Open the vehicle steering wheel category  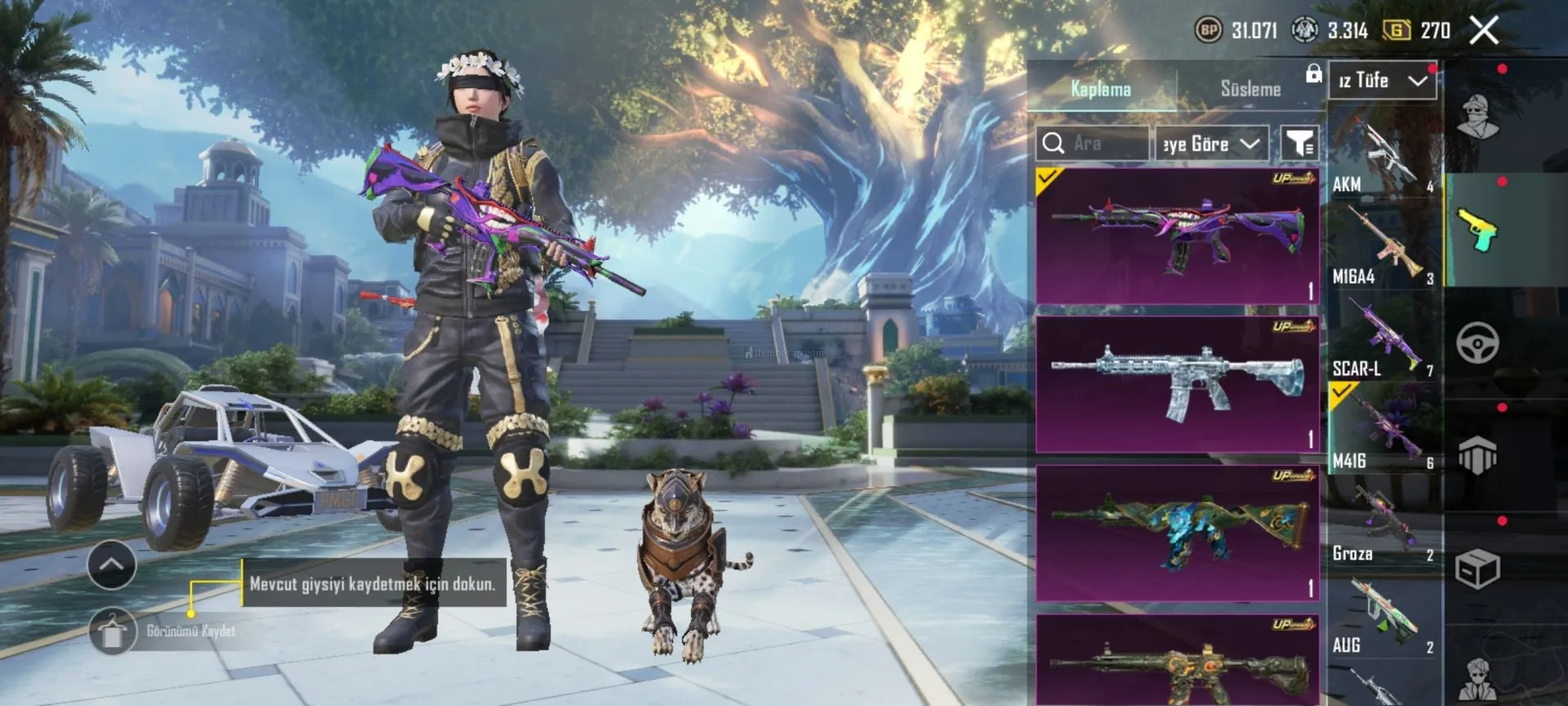(1477, 342)
